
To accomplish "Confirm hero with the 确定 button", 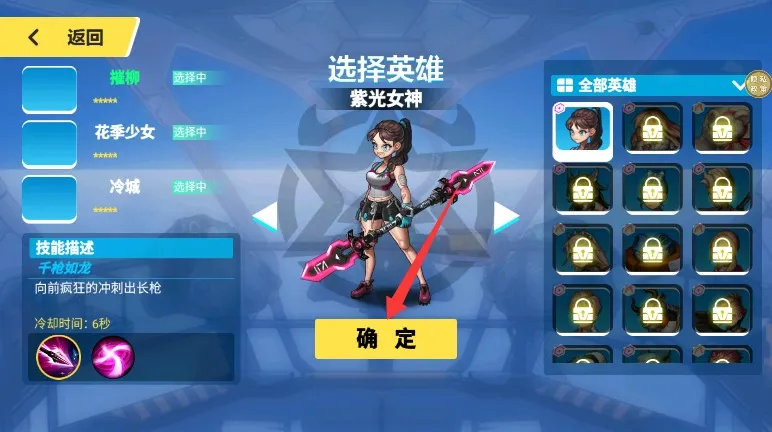I will (385, 339).
